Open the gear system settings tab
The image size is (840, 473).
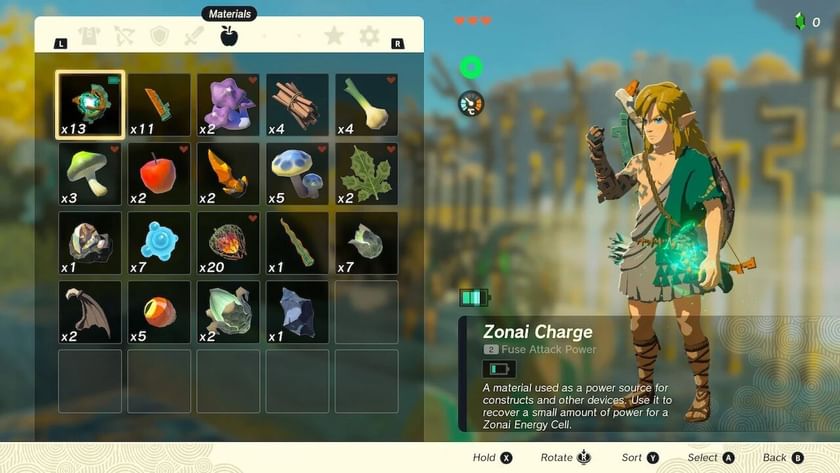369,37
